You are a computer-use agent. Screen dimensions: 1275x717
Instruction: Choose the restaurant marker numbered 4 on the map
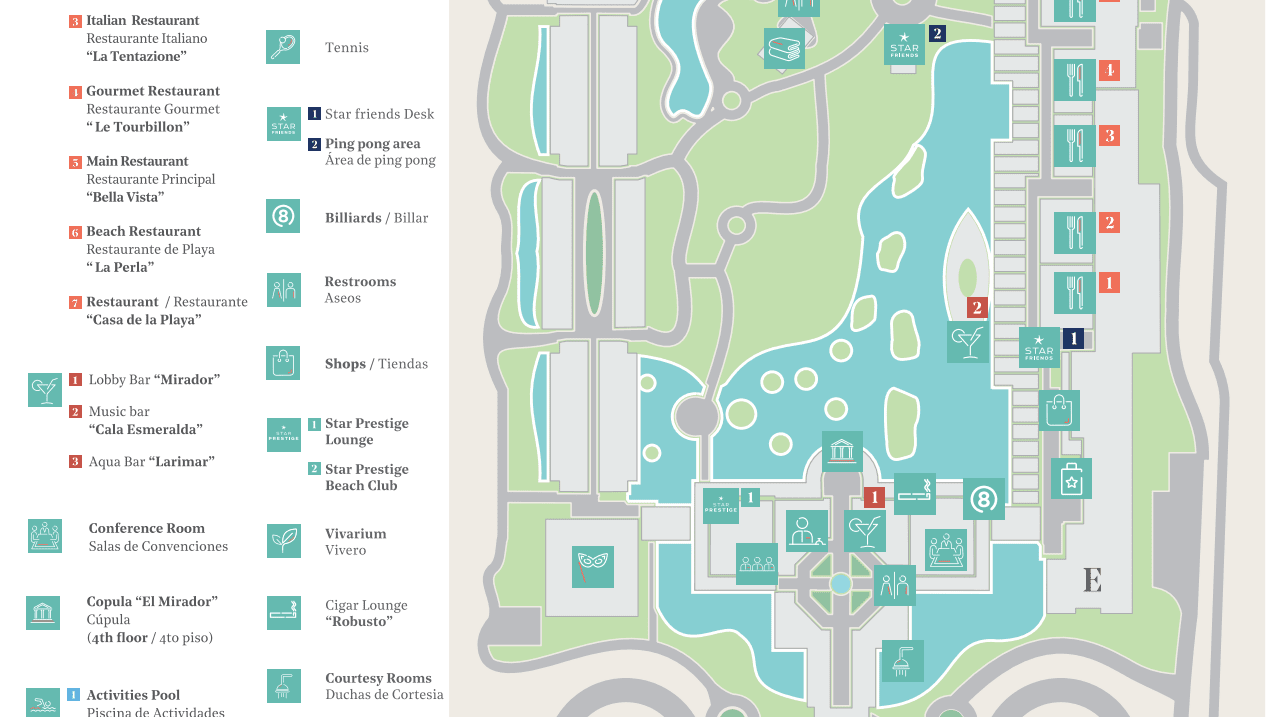(x=1075, y=80)
